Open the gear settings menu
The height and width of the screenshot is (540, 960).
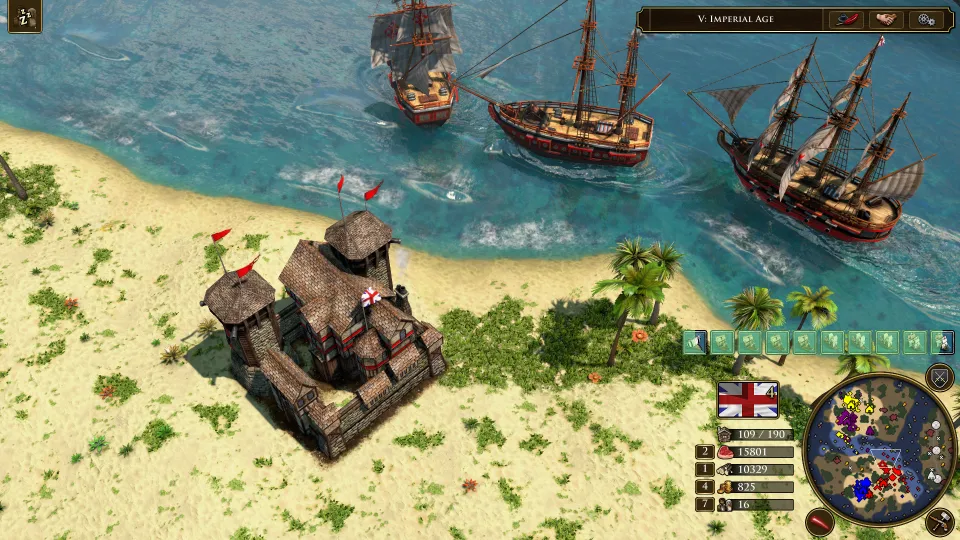pos(927,19)
